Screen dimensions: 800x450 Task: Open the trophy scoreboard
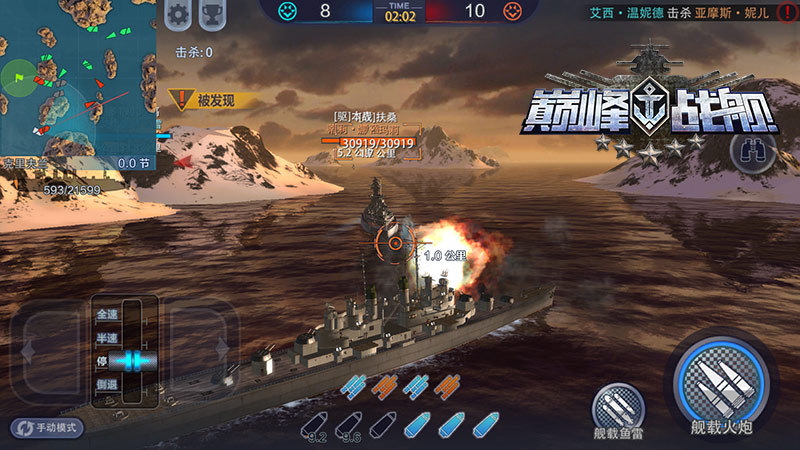tap(212, 14)
